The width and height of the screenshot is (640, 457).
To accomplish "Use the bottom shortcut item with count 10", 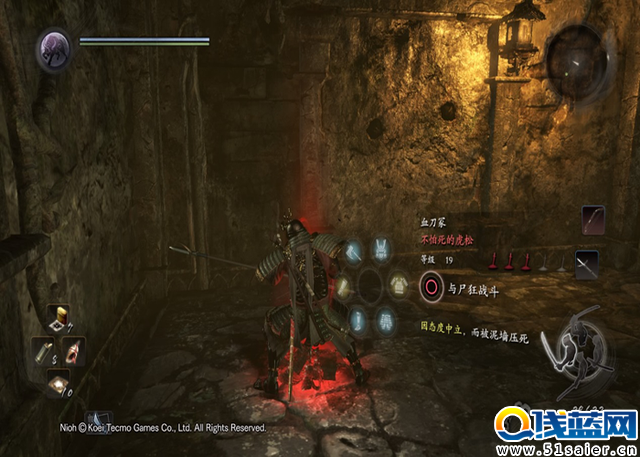I will pos(58,381).
